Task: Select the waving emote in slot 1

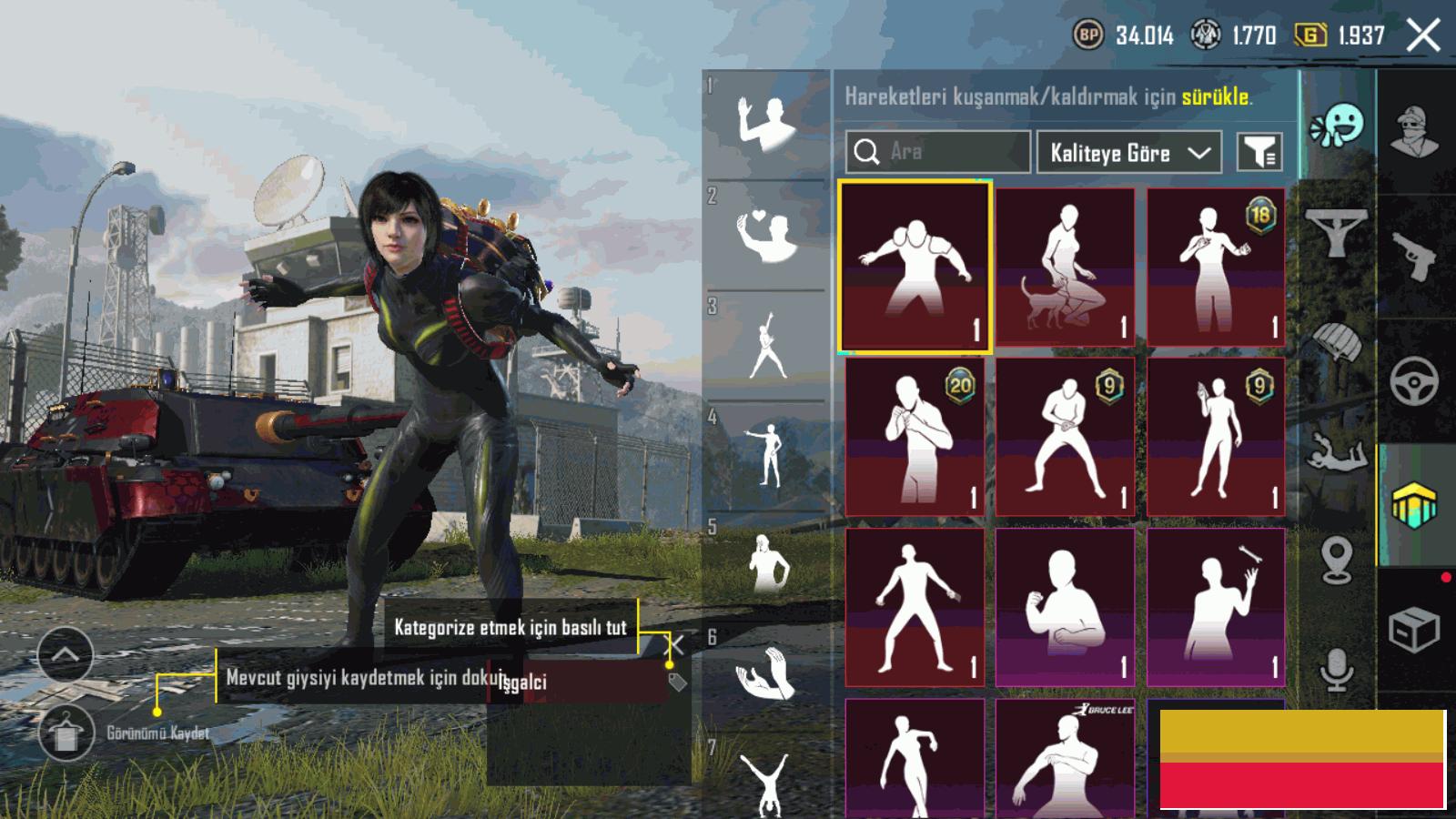Action: (766, 124)
